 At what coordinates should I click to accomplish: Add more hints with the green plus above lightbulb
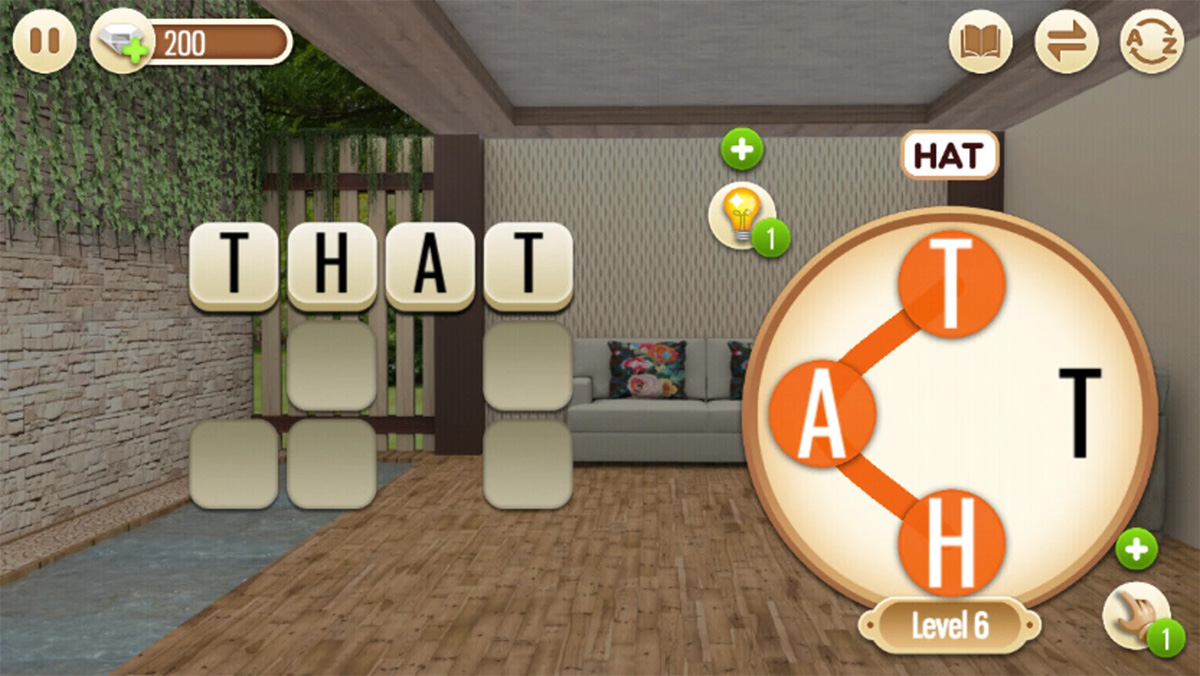click(742, 150)
